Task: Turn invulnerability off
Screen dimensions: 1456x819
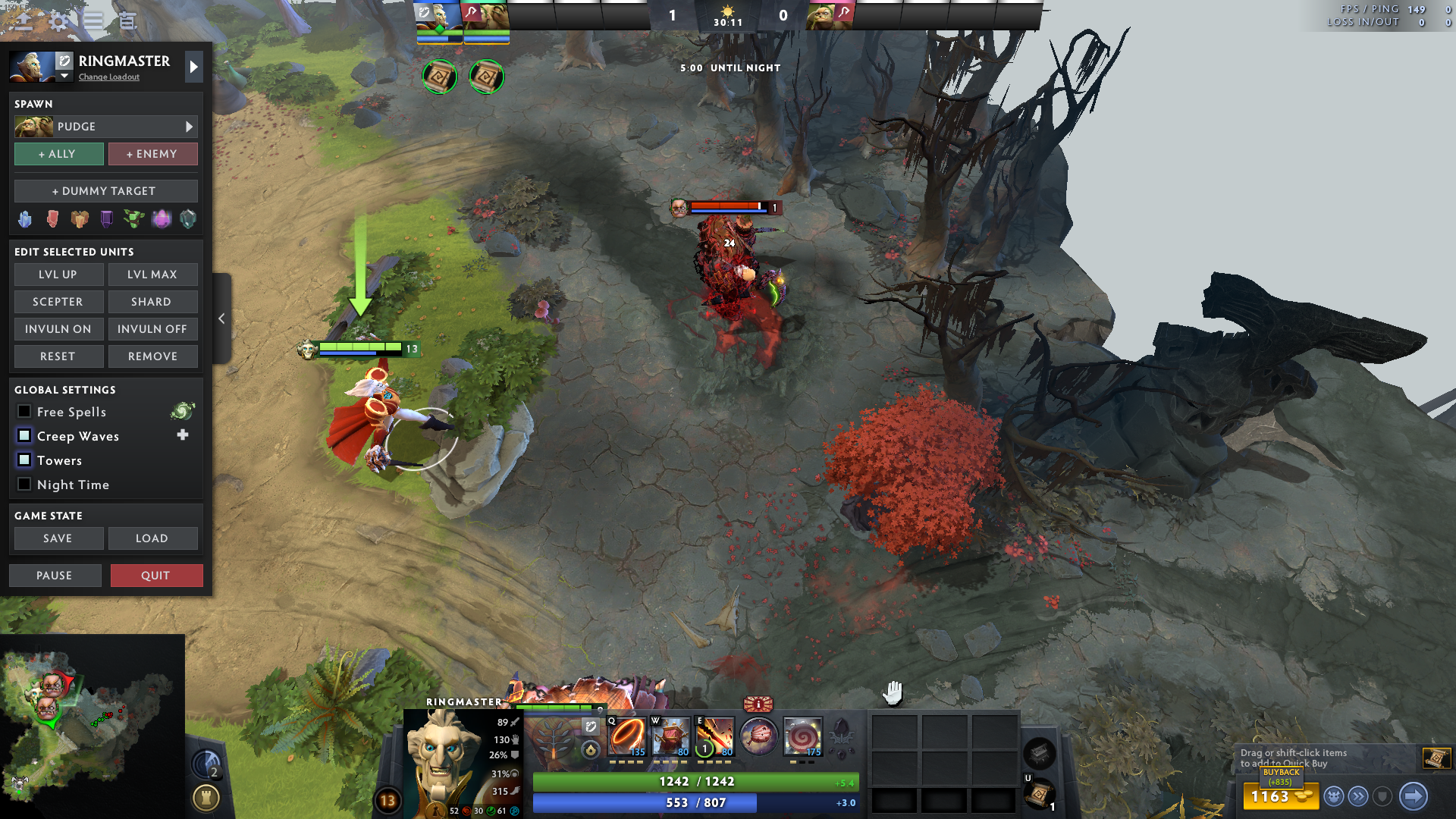Action: pos(152,329)
